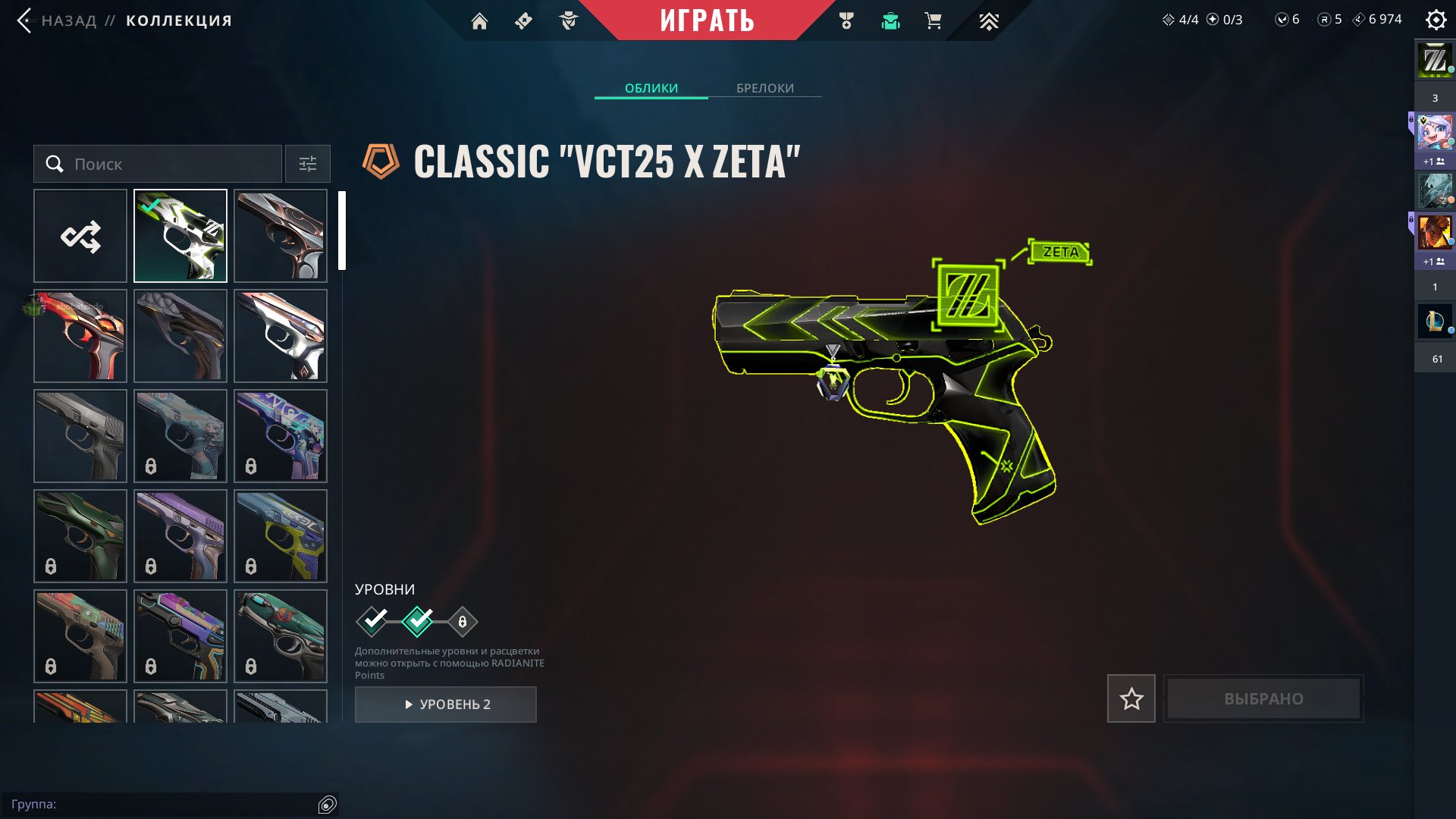
Task: Open the ZETA player card in friends list
Action: coord(1435,61)
